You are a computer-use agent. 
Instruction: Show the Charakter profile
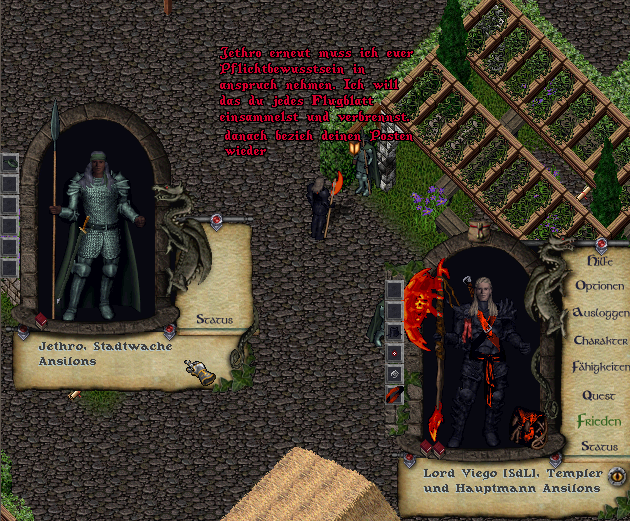[600, 340]
